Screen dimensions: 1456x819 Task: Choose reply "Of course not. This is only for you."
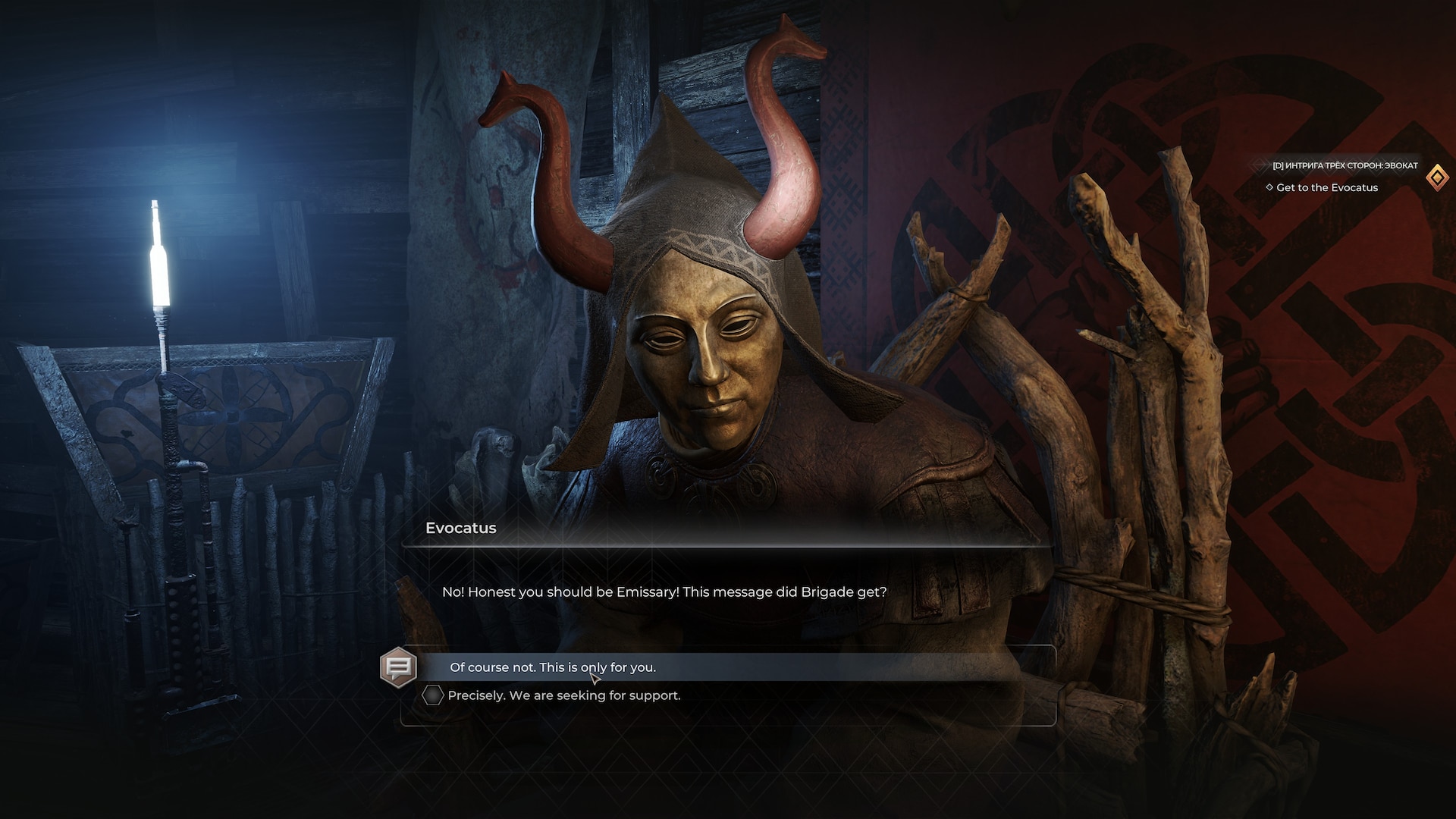pos(553,667)
